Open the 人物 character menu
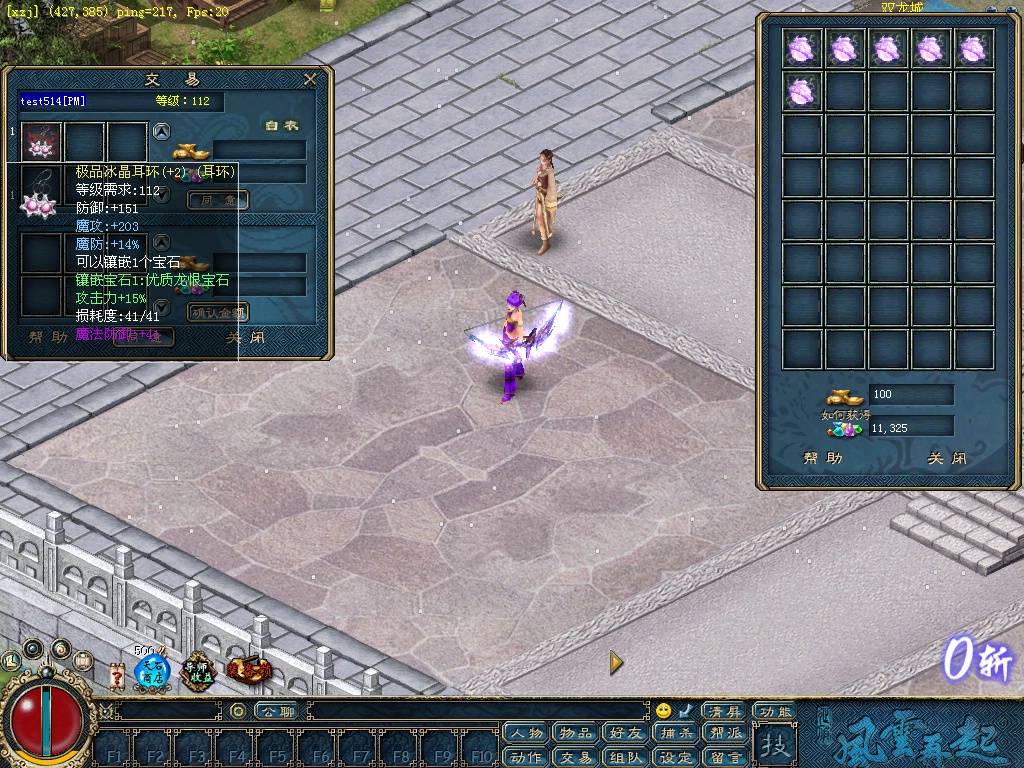This screenshot has width=1024, height=768. click(x=525, y=733)
